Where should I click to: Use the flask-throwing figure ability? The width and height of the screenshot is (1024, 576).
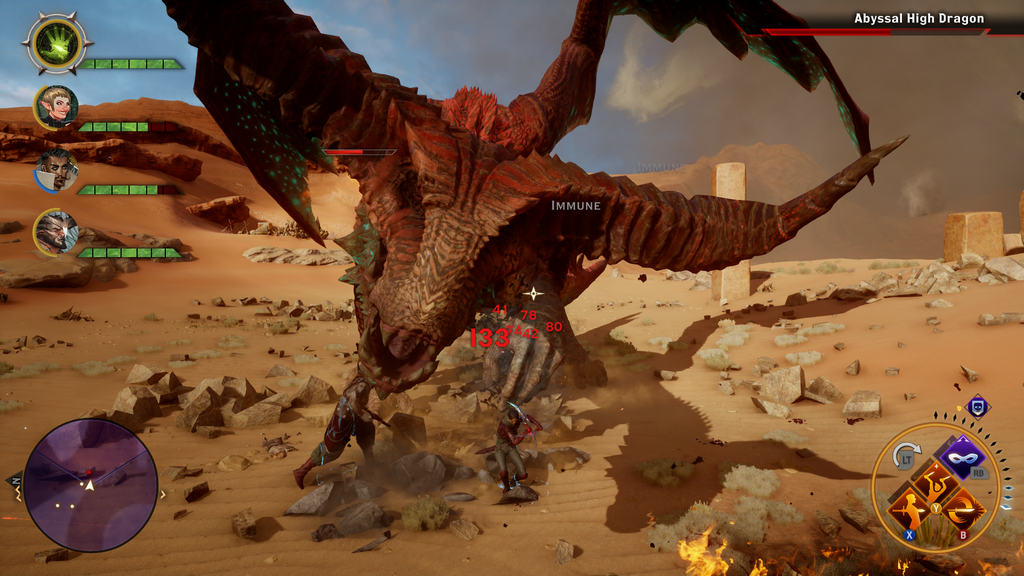(x=933, y=489)
